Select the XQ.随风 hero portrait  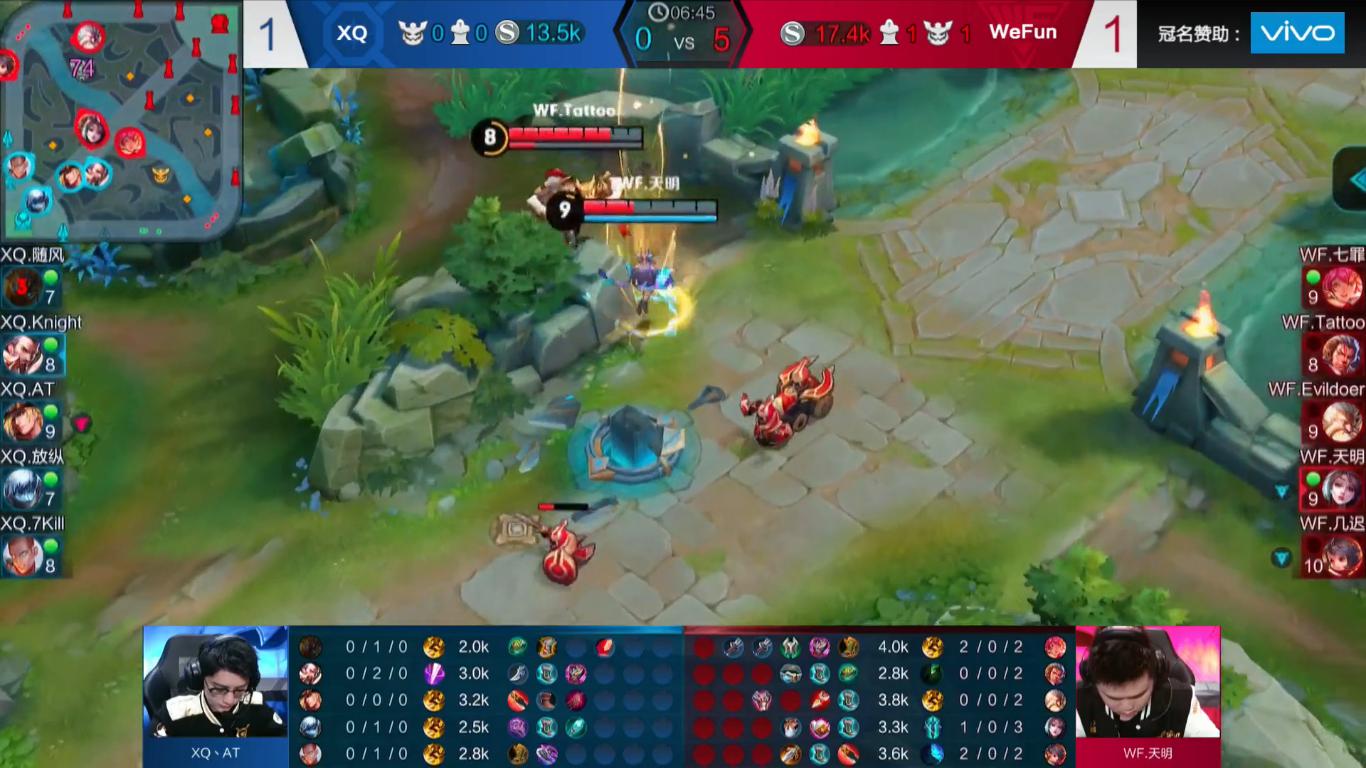(x=22, y=289)
